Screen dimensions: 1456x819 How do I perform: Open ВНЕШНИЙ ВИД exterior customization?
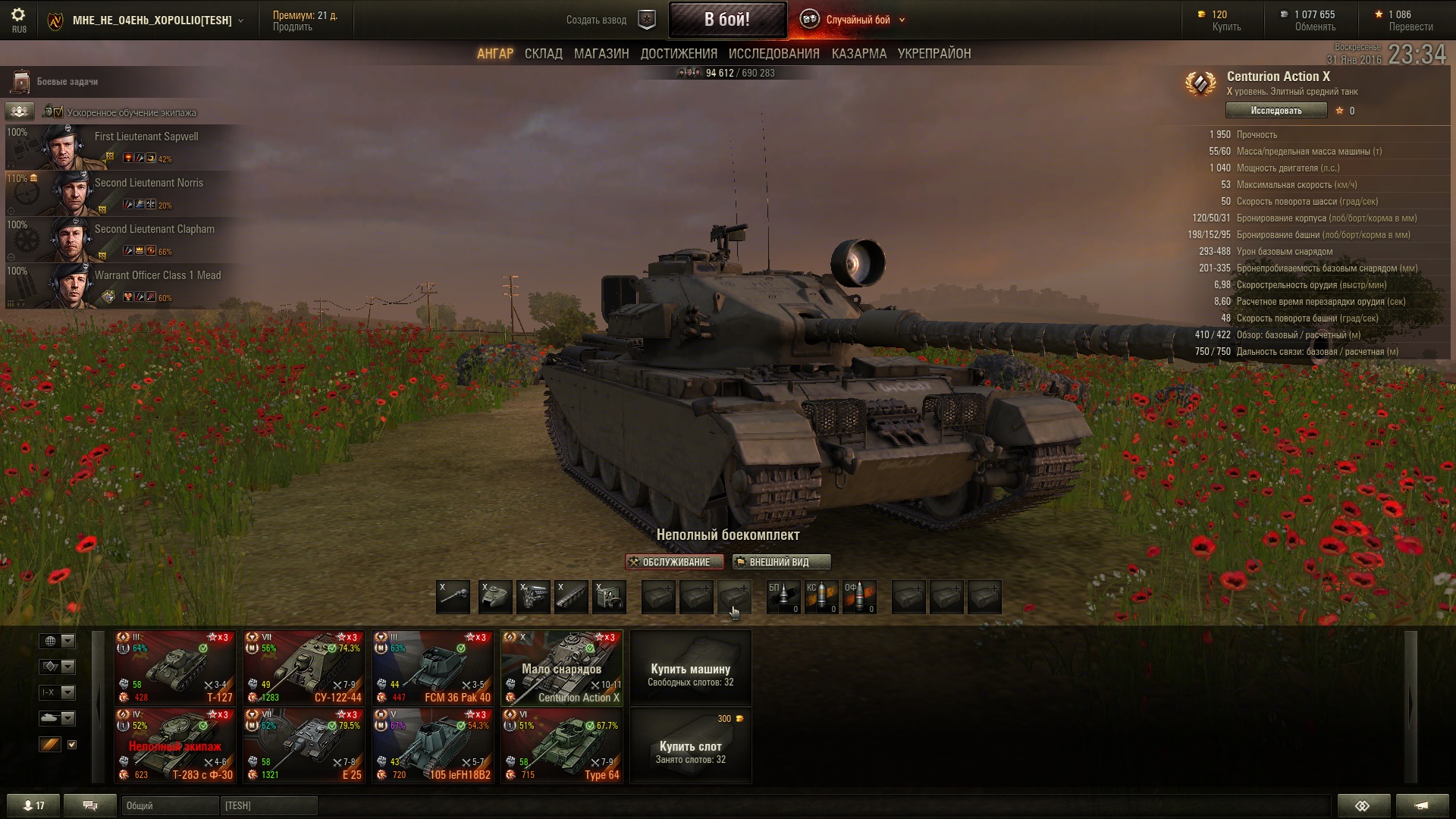(781, 562)
